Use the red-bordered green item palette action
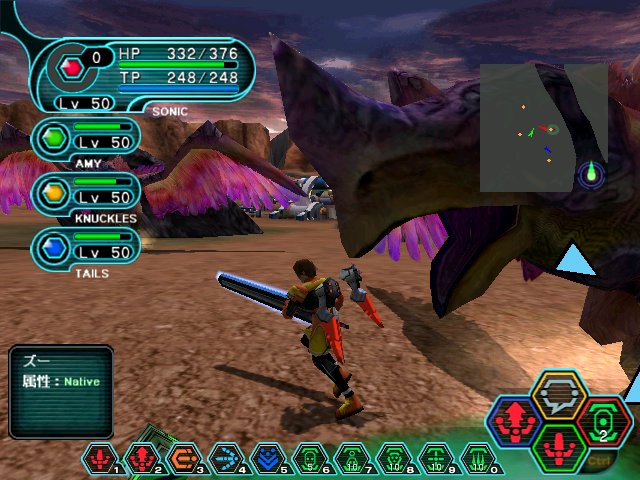The image size is (640, 480). [x=601, y=421]
